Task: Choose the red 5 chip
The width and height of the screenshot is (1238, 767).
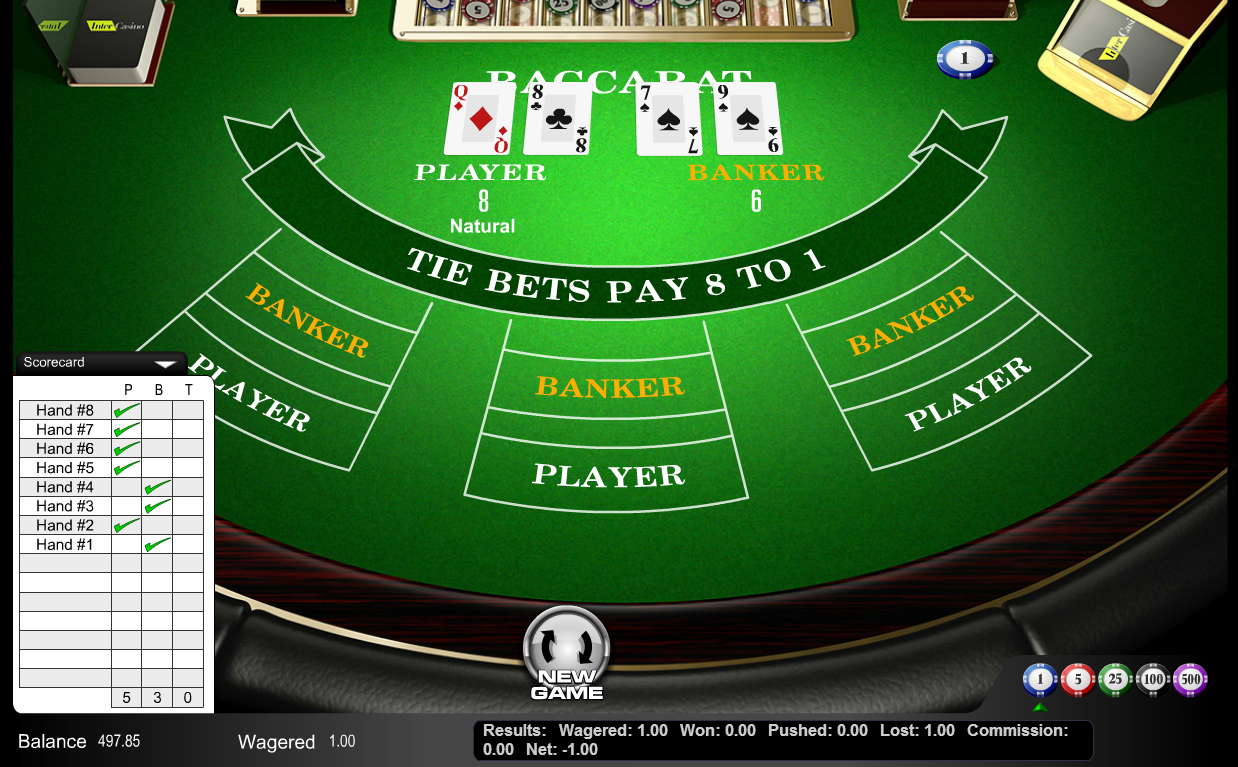Action: (x=1077, y=681)
